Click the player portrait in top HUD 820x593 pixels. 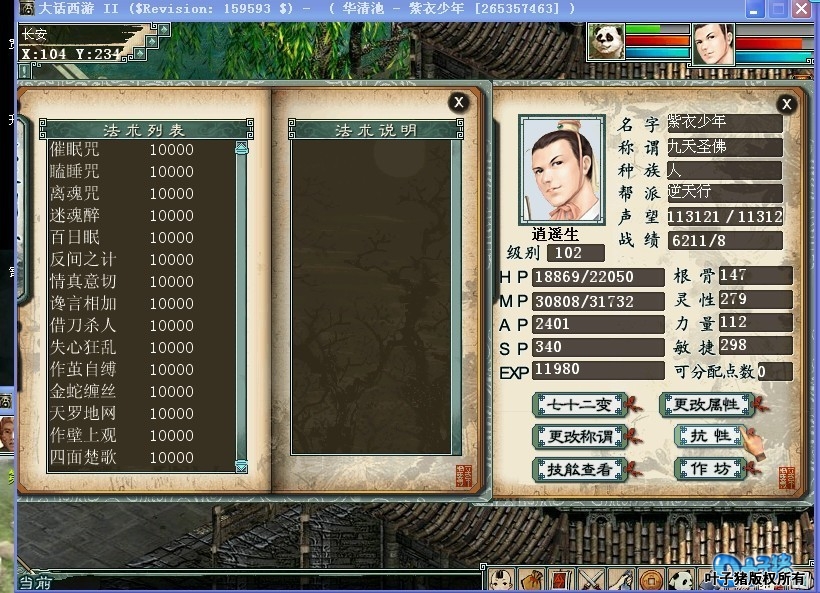tap(712, 44)
